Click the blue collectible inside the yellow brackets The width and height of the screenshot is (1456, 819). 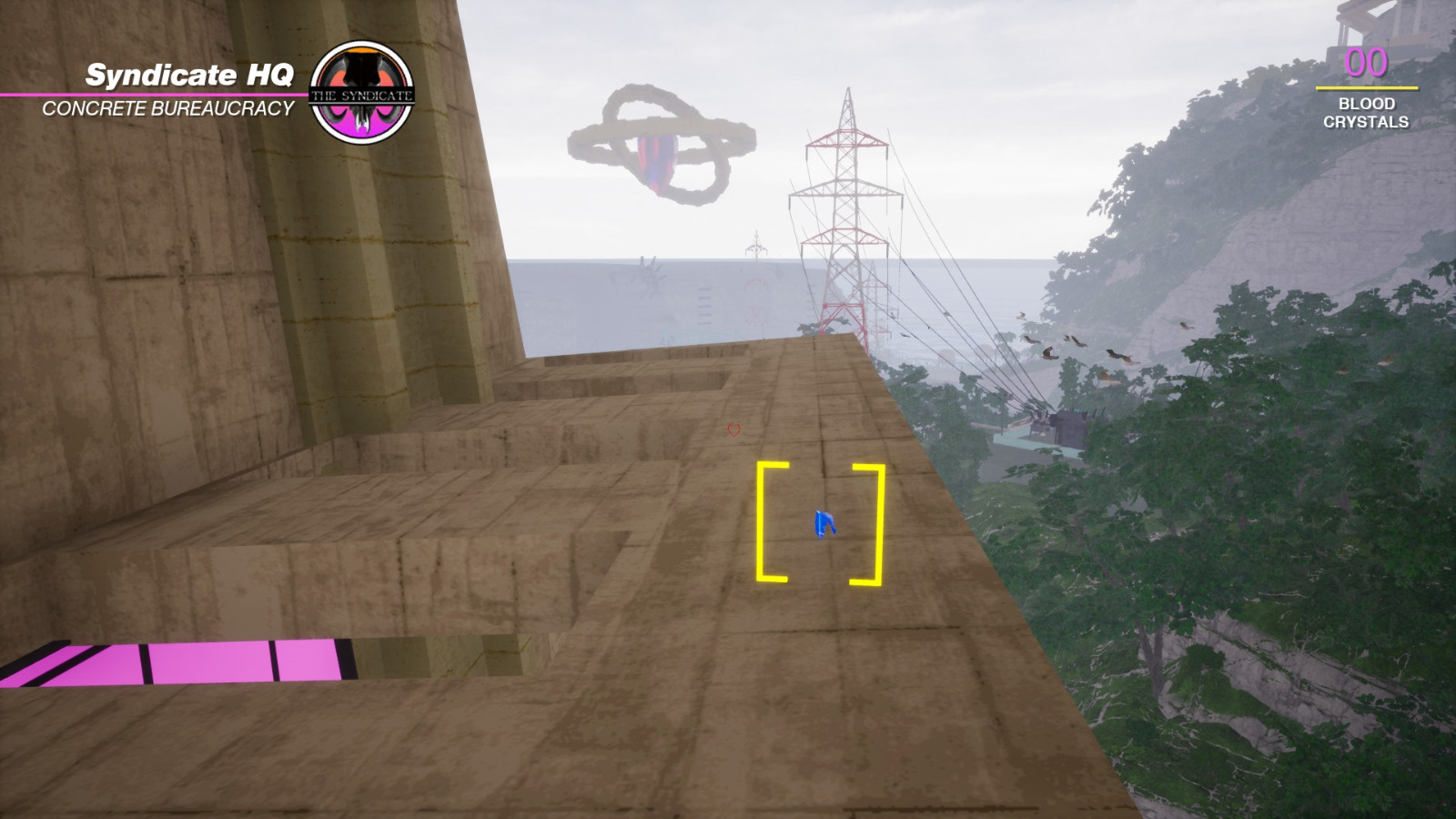(822, 522)
